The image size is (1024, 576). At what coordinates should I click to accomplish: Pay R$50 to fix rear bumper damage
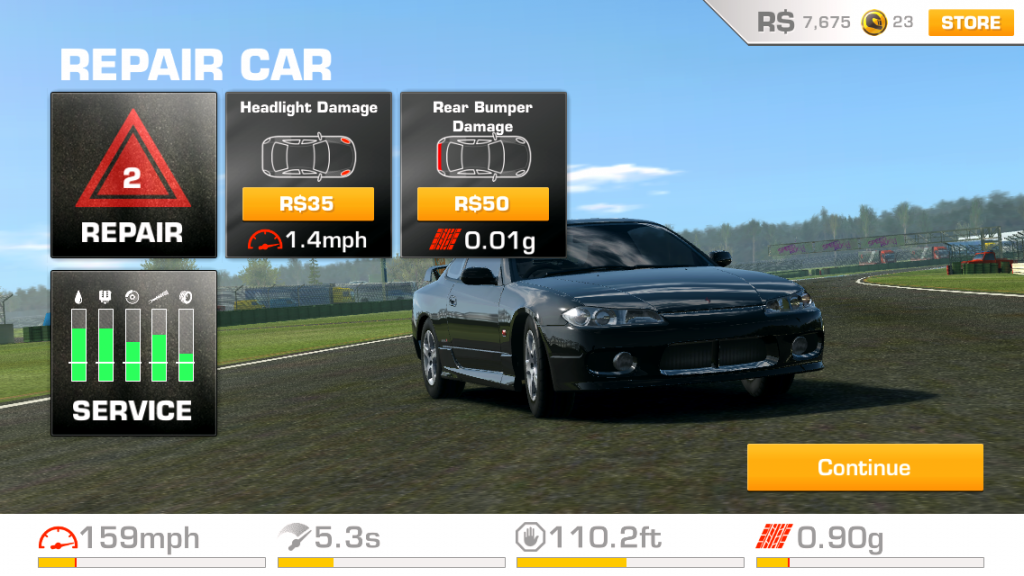tap(483, 204)
